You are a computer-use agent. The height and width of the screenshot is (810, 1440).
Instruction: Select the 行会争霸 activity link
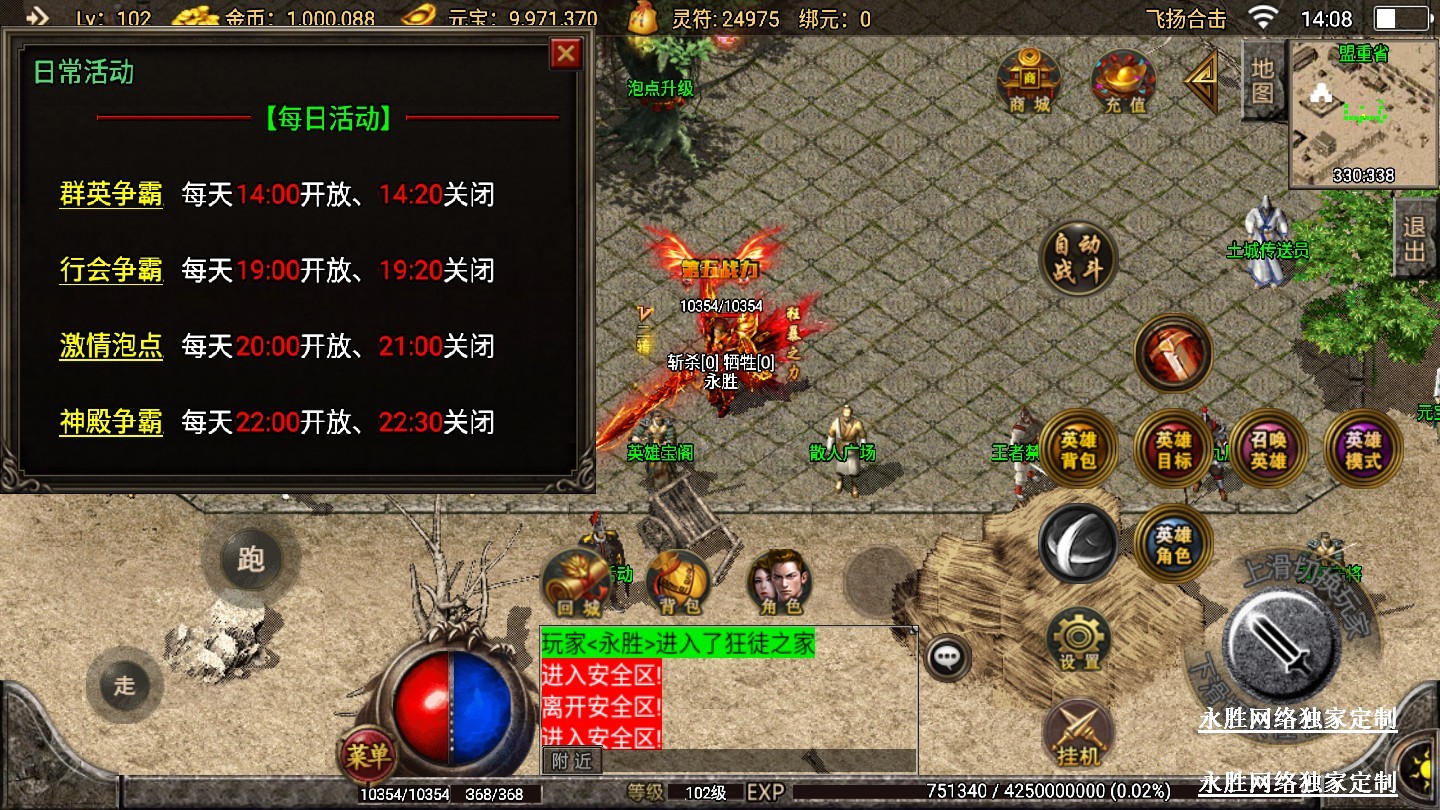click(111, 270)
